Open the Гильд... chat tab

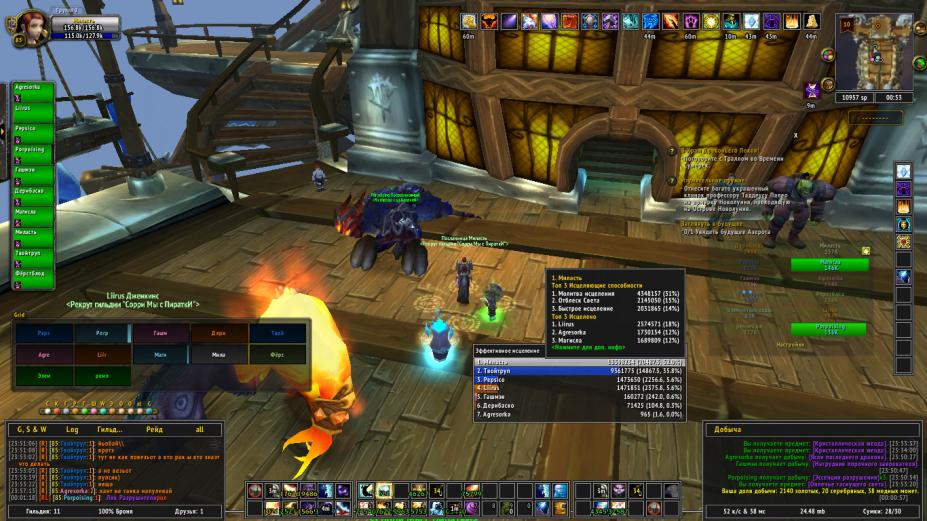point(109,428)
